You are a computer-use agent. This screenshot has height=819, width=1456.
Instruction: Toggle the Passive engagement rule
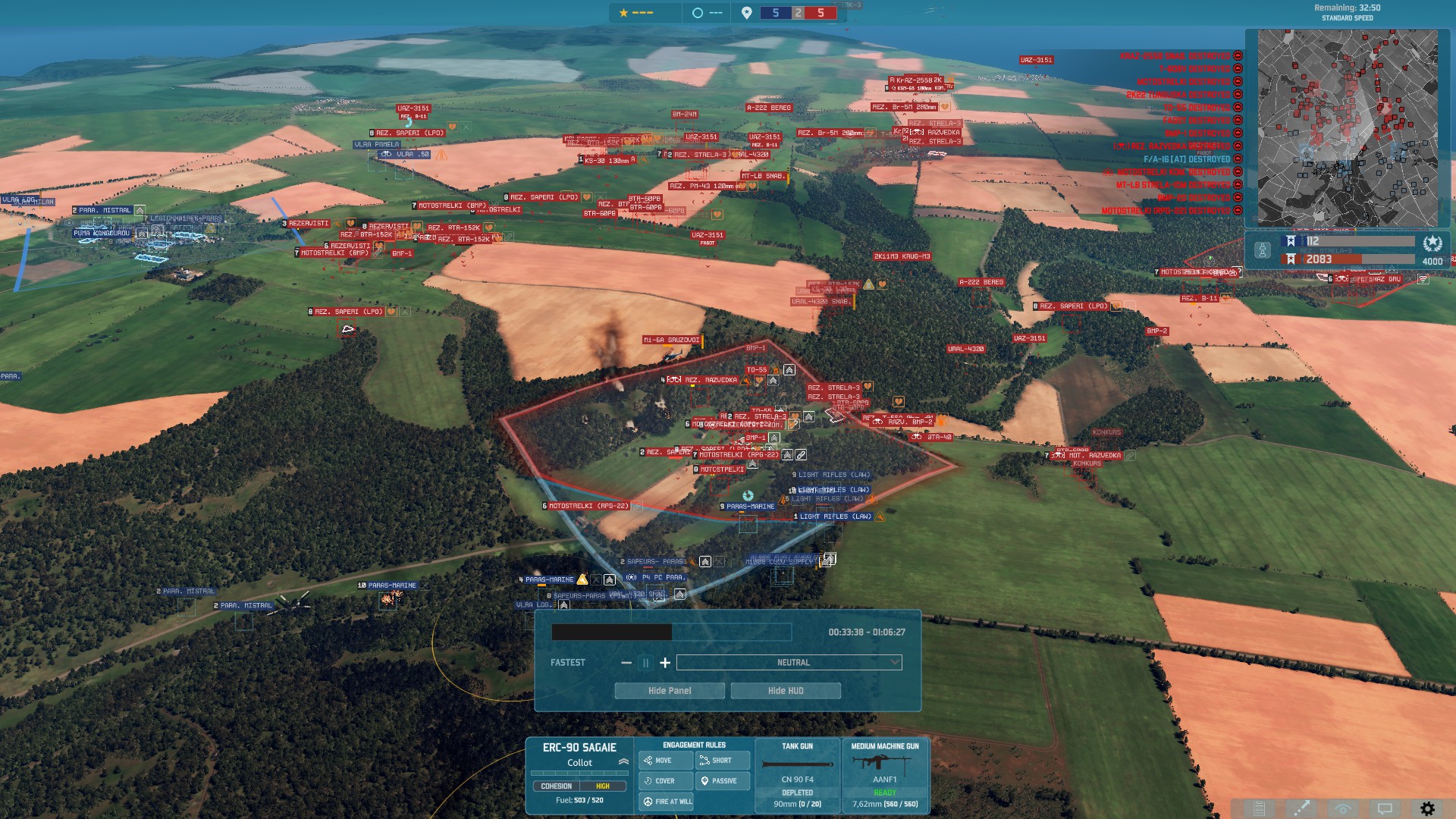[723, 781]
